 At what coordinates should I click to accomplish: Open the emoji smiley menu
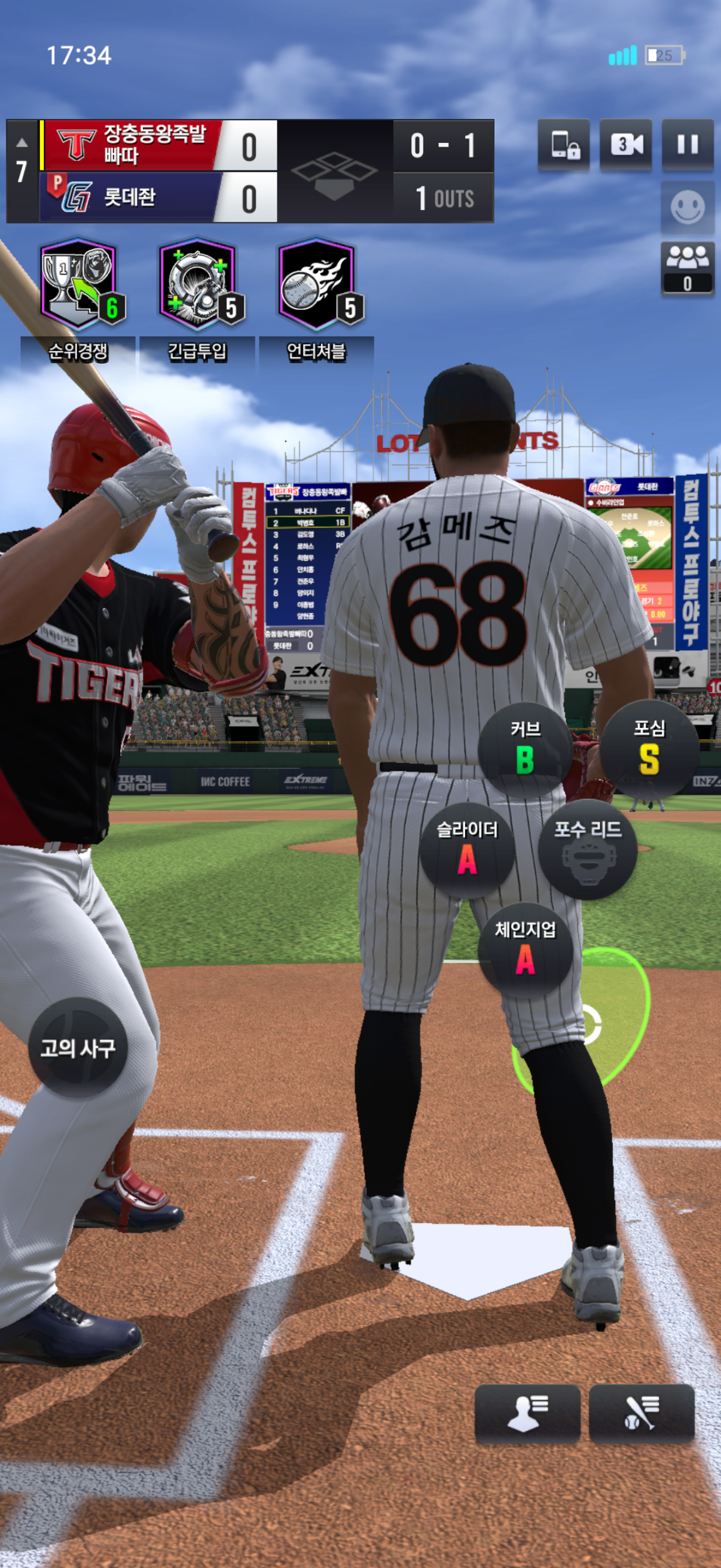tap(688, 208)
